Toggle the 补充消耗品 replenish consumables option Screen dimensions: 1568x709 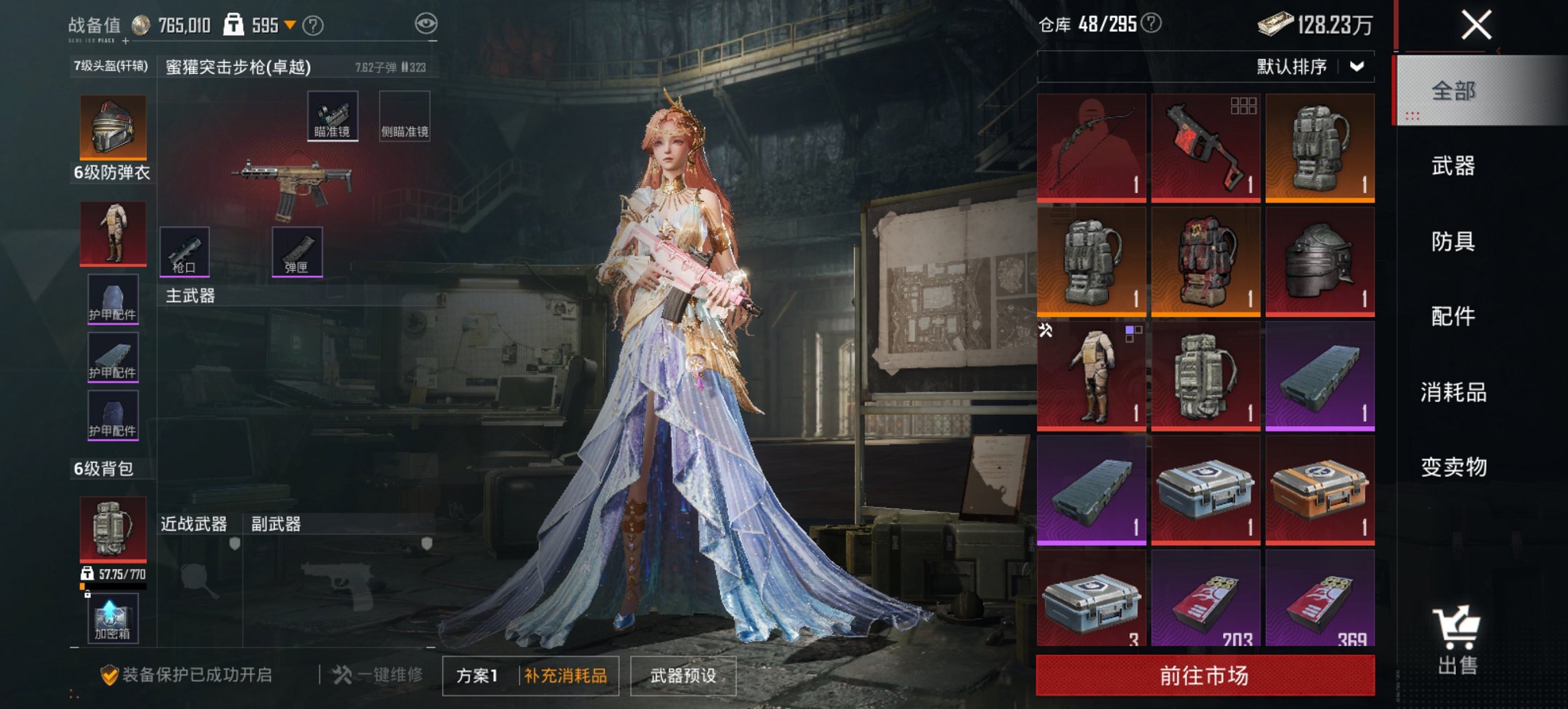pos(565,673)
